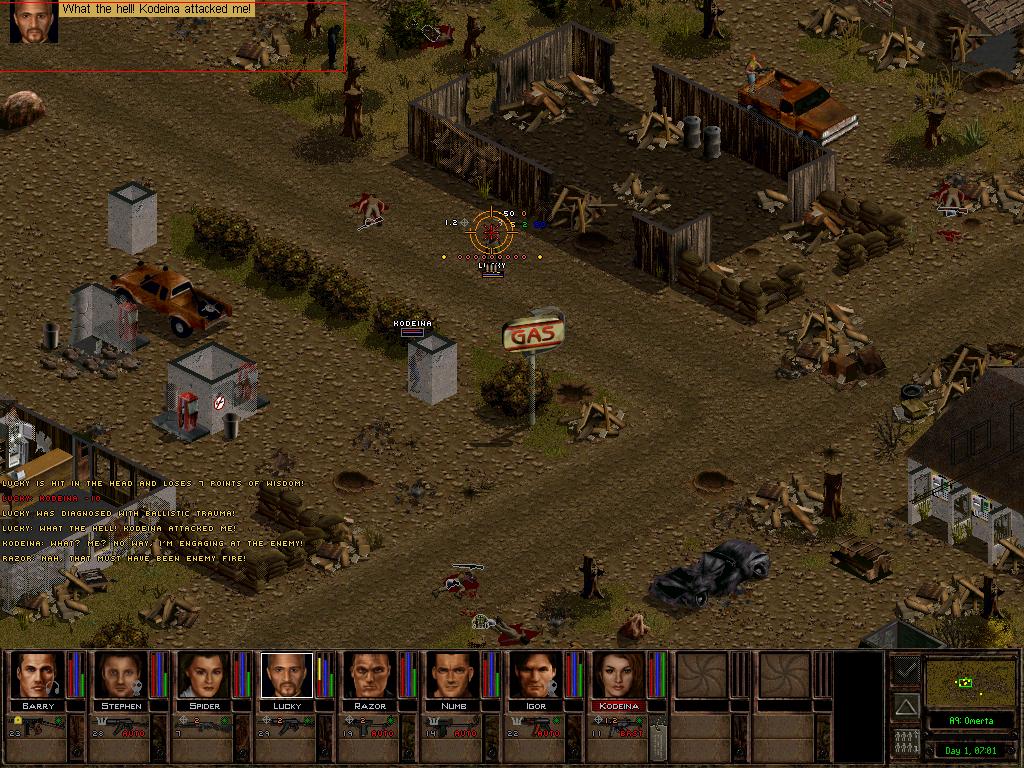Click Lucky's speaking face in top-left popup

pos(33,22)
